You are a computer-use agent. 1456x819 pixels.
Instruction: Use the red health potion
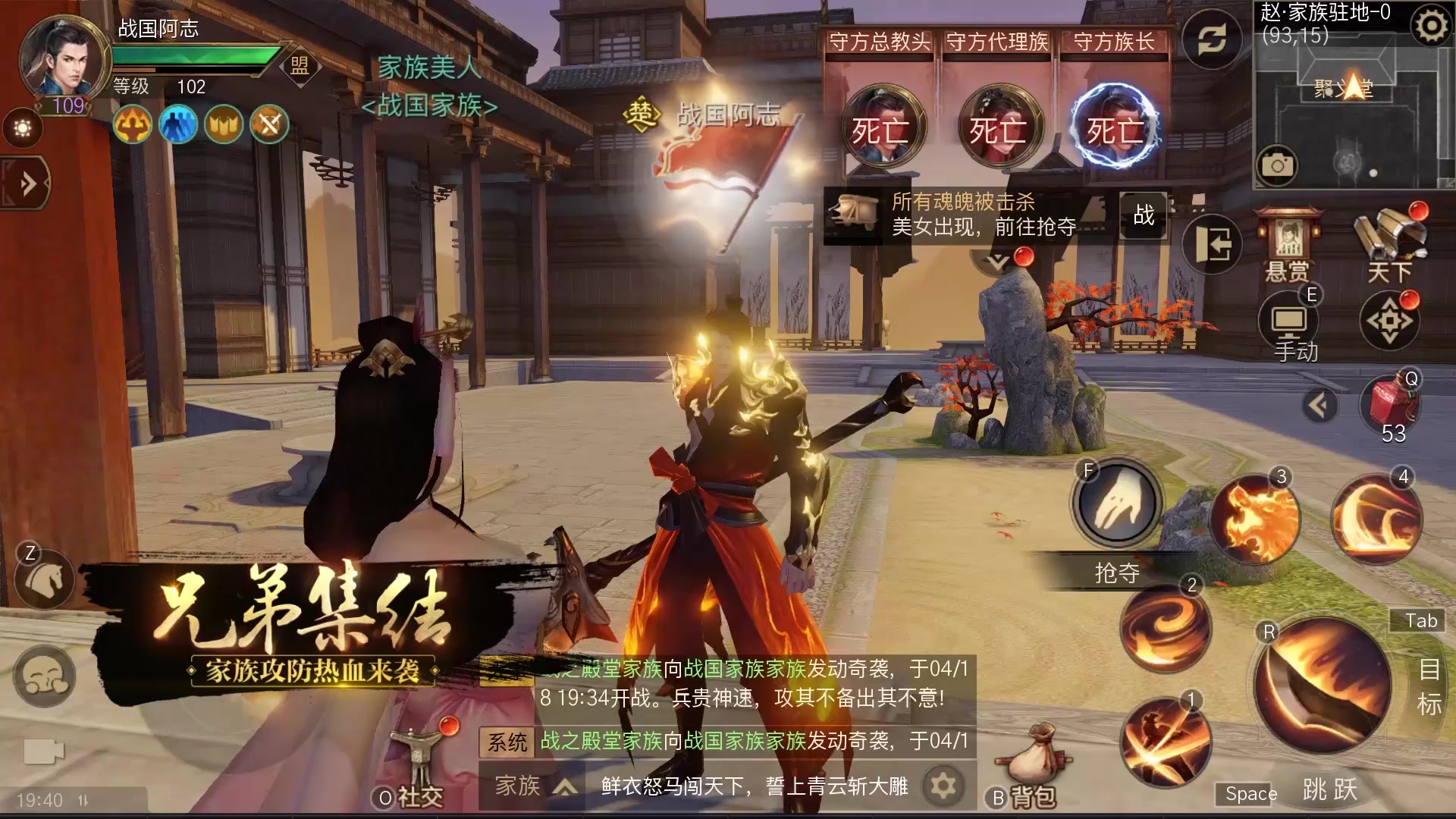(1392, 406)
